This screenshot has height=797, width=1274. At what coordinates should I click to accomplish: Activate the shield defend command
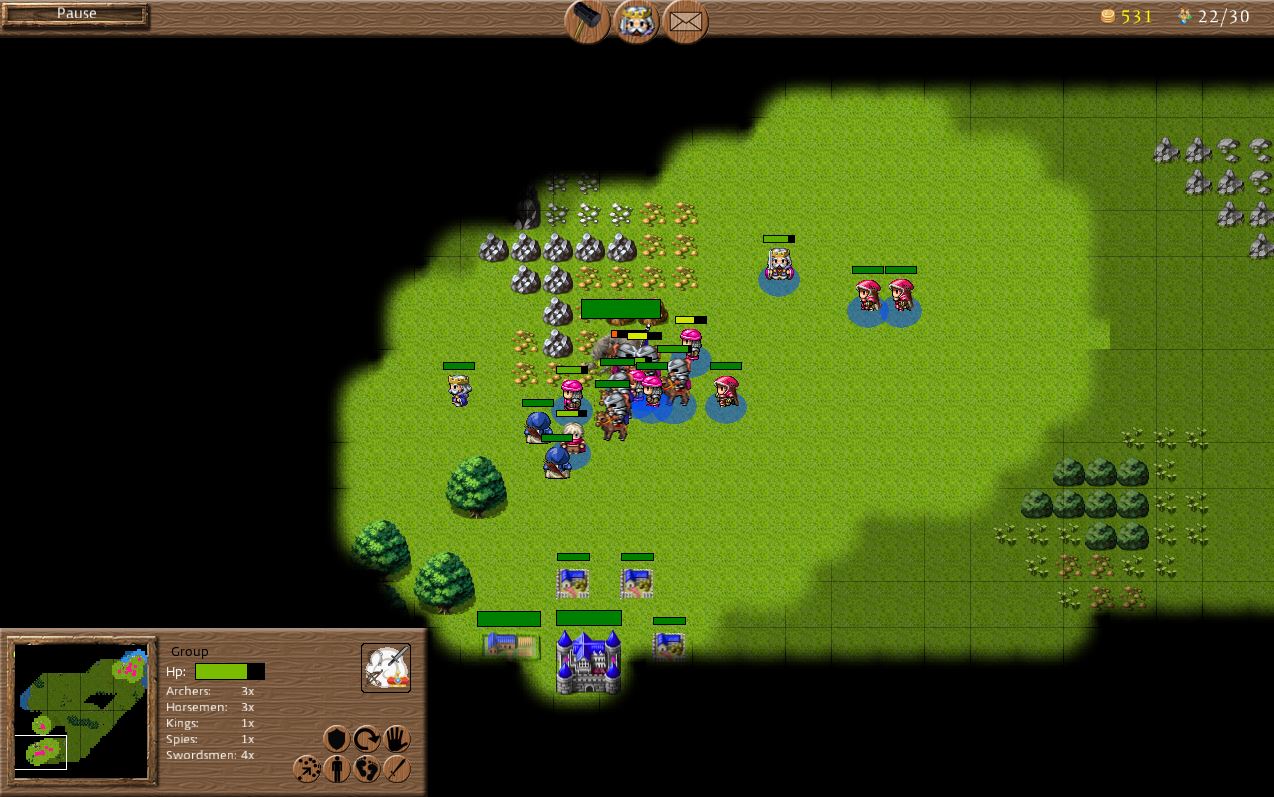337,739
